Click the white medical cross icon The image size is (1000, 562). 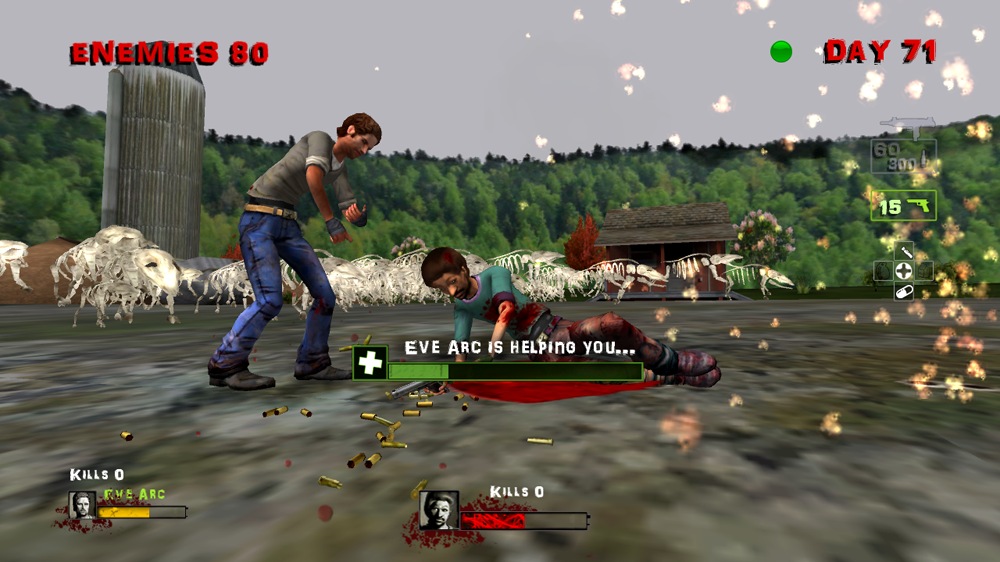(370, 363)
